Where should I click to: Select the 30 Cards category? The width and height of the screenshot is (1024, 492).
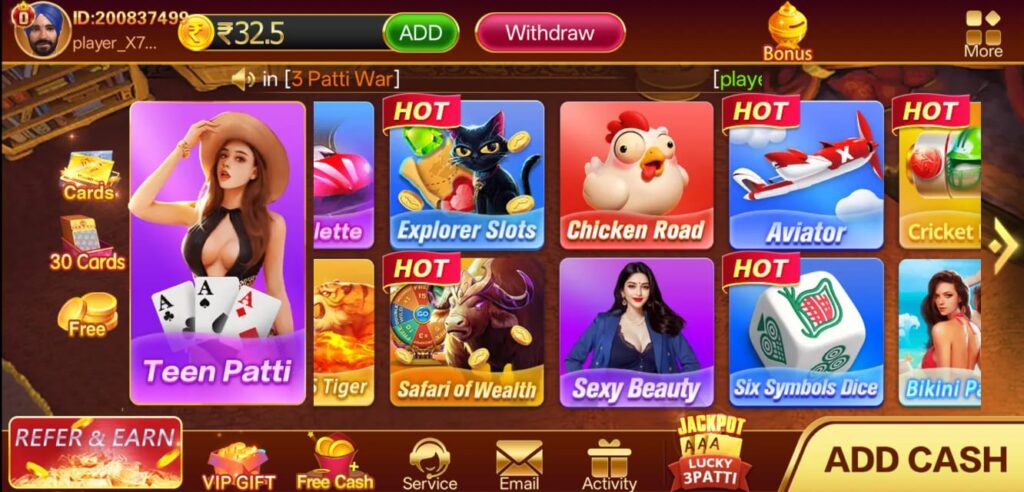coord(88,245)
